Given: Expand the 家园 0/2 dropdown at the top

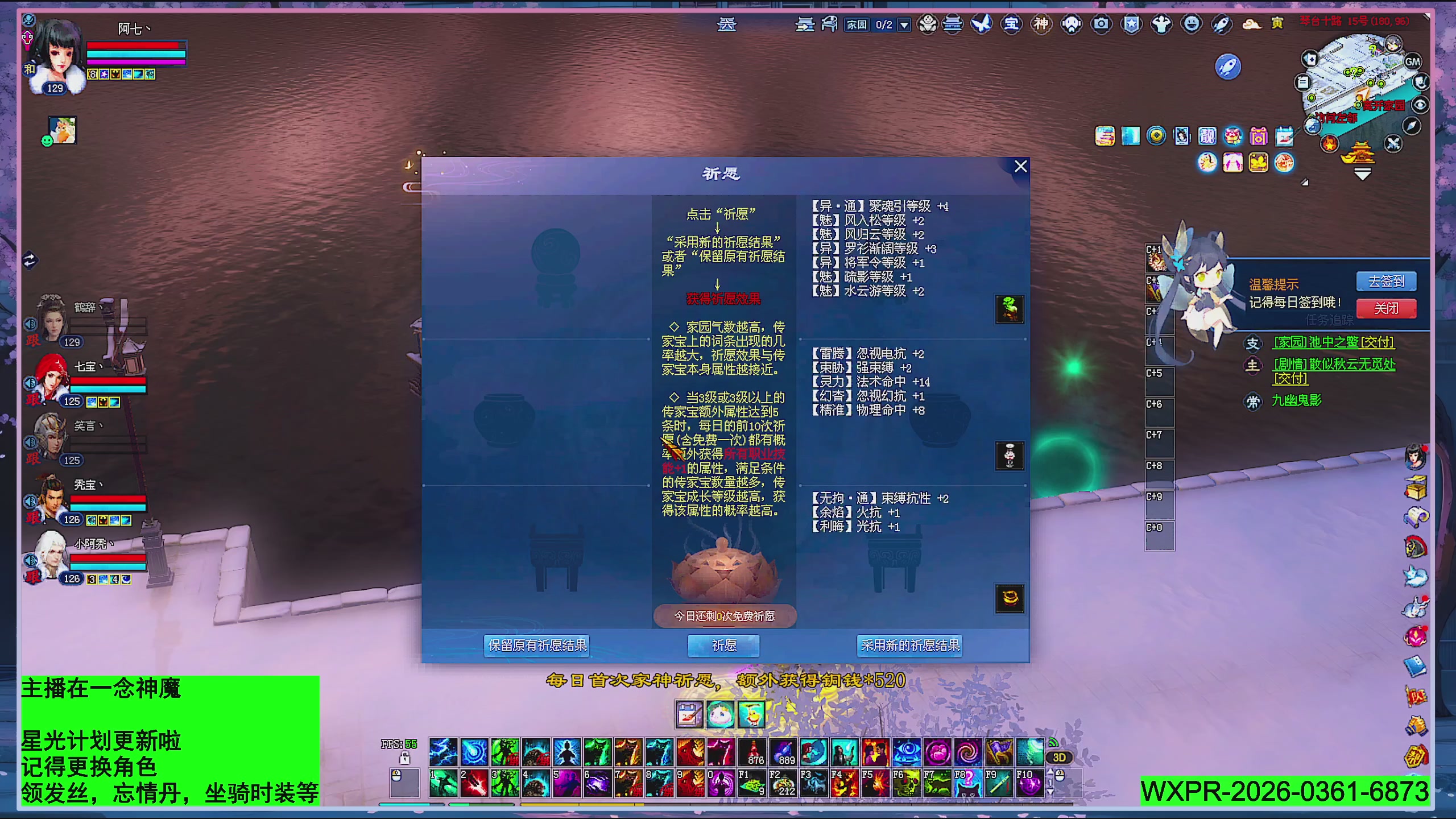Looking at the screenshot, I should pyautogui.click(x=903, y=24).
